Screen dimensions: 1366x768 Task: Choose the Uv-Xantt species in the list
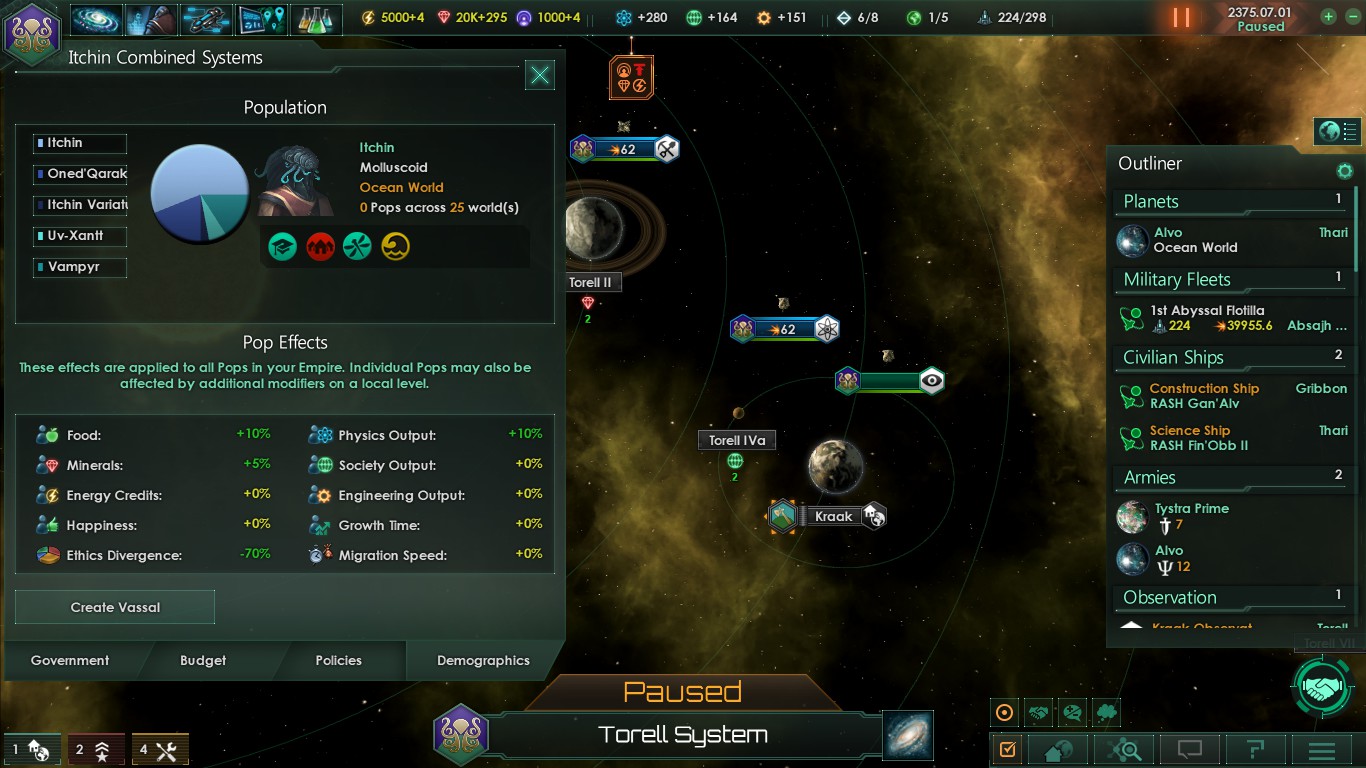(80, 236)
